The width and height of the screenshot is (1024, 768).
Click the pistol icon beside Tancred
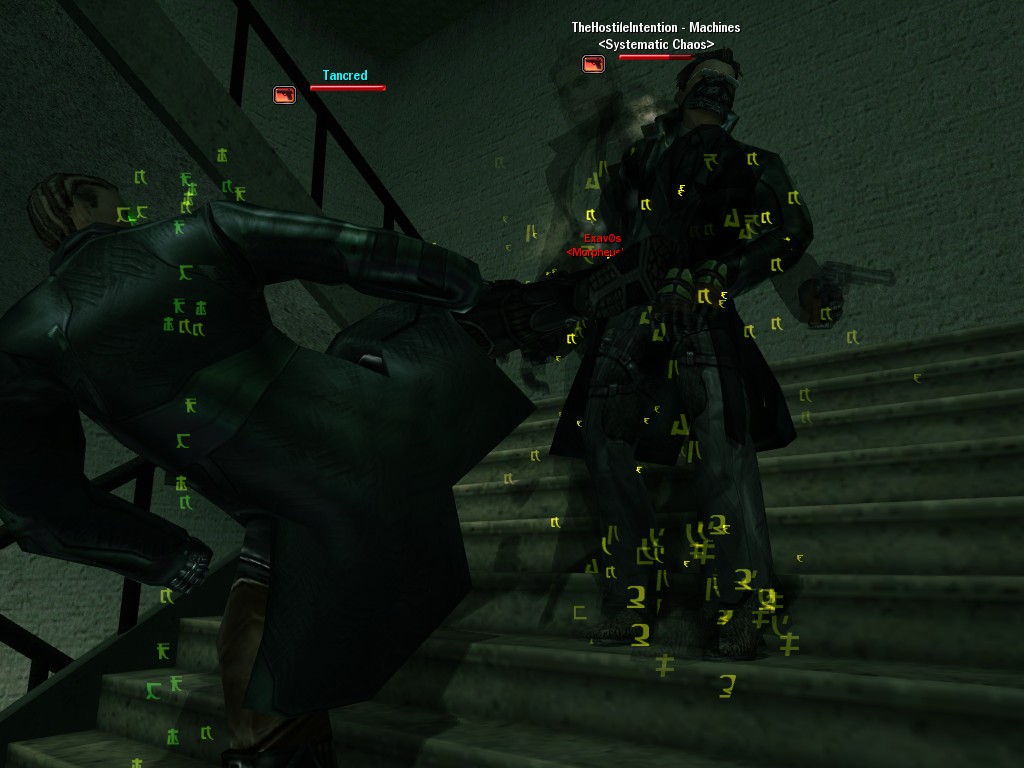(x=284, y=95)
